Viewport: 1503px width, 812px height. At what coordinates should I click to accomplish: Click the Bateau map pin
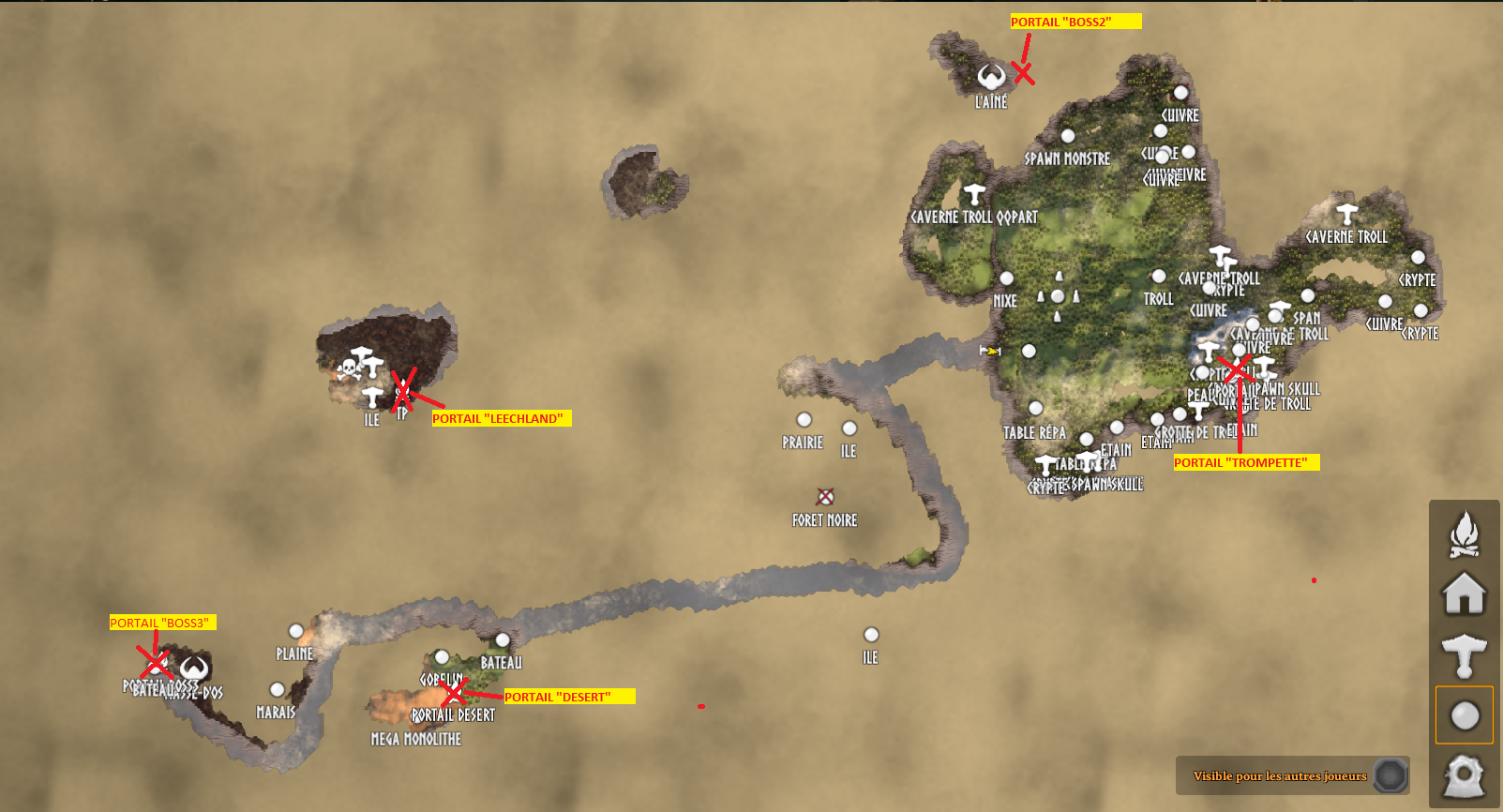click(503, 640)
